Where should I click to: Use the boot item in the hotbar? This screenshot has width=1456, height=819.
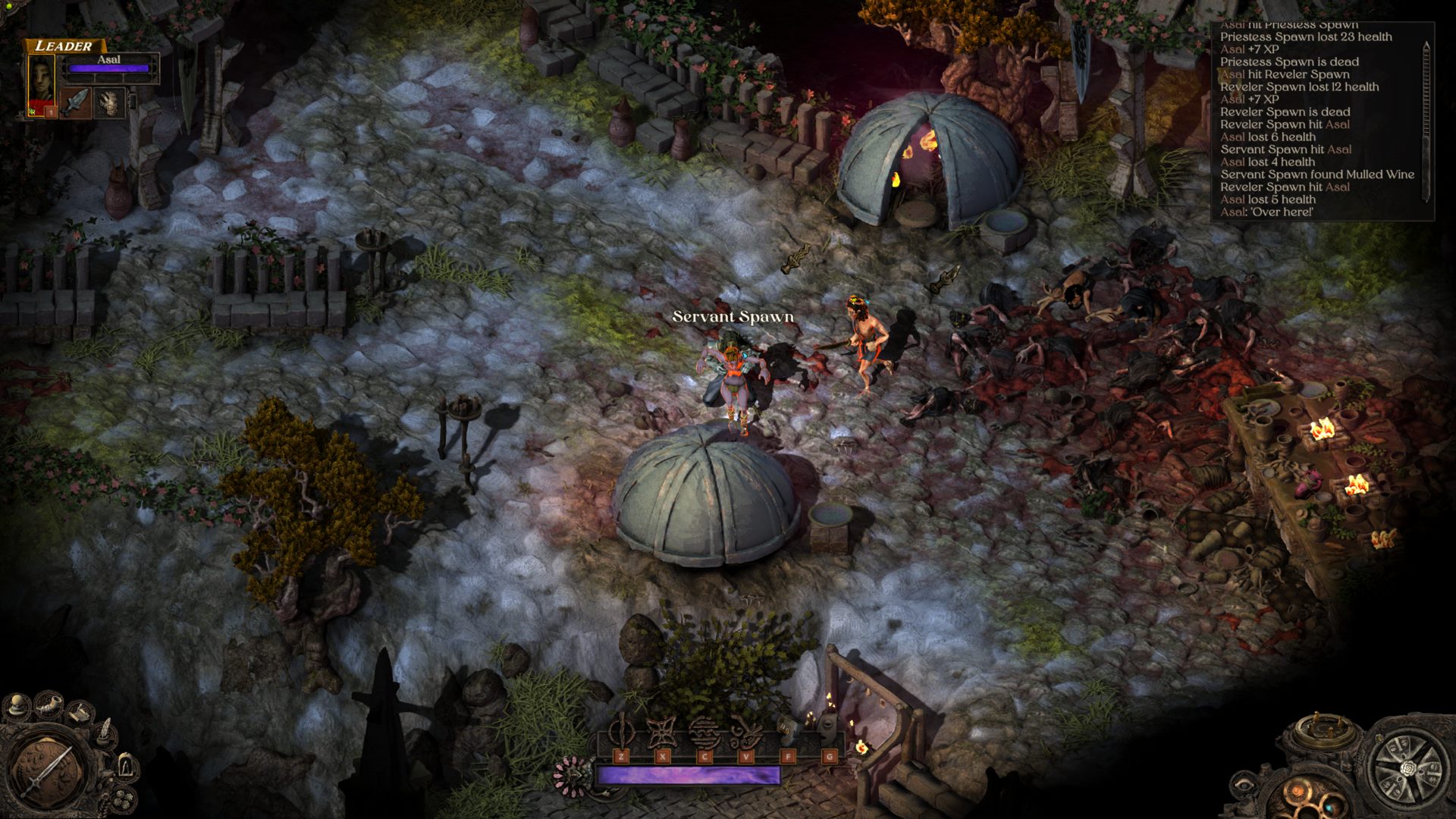tap(787, 730)
